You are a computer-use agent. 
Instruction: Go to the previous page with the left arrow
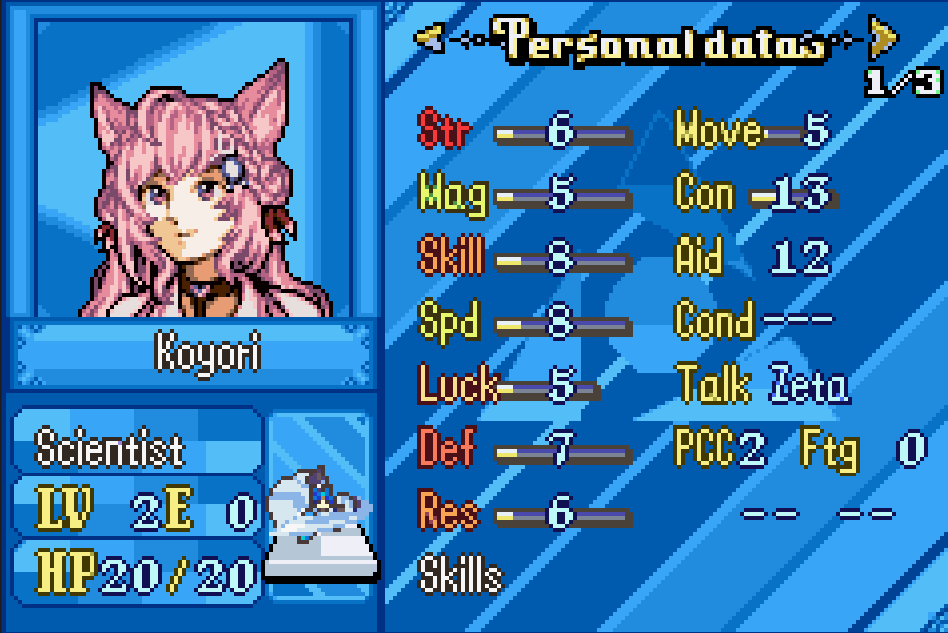429,39
